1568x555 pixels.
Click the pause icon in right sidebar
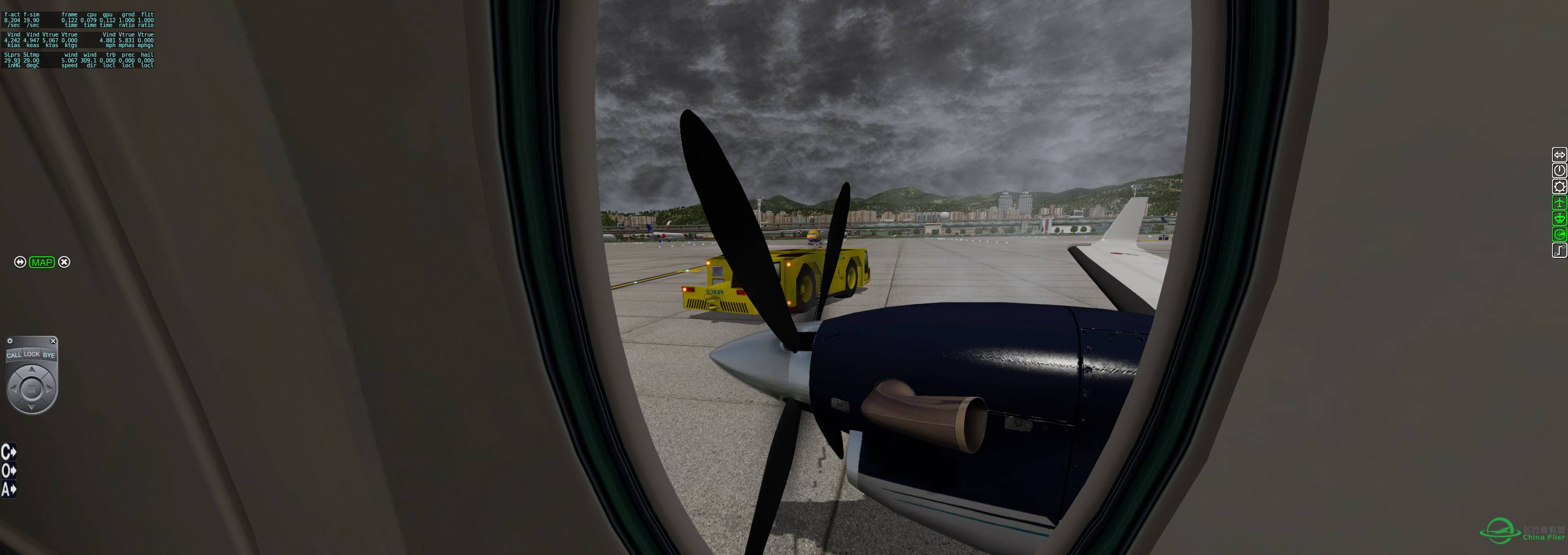[x=1560, y=171]
